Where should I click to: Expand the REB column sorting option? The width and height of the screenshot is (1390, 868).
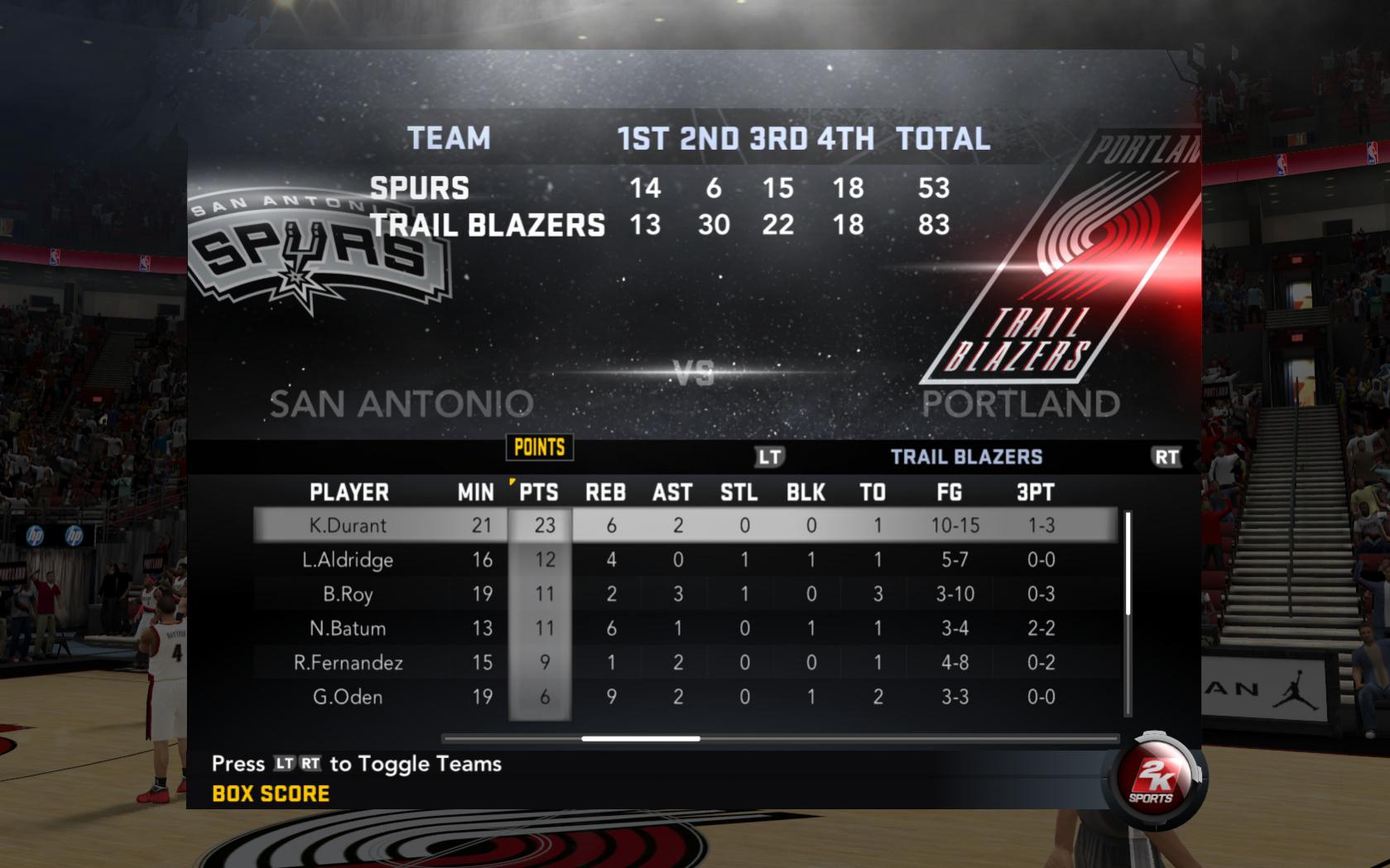tap(606, 492)
